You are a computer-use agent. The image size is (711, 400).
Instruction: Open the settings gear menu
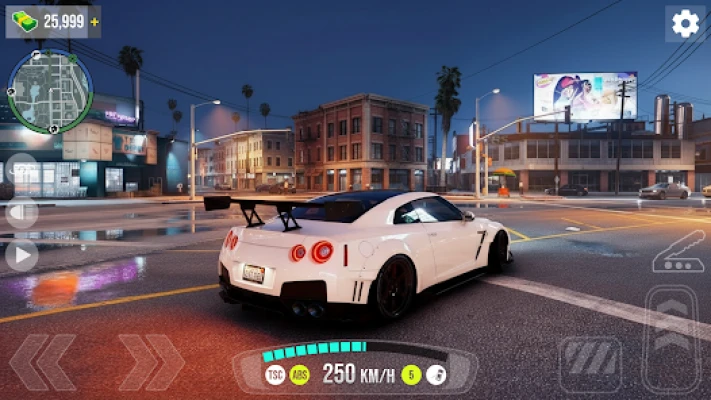[x=685, y=24]
